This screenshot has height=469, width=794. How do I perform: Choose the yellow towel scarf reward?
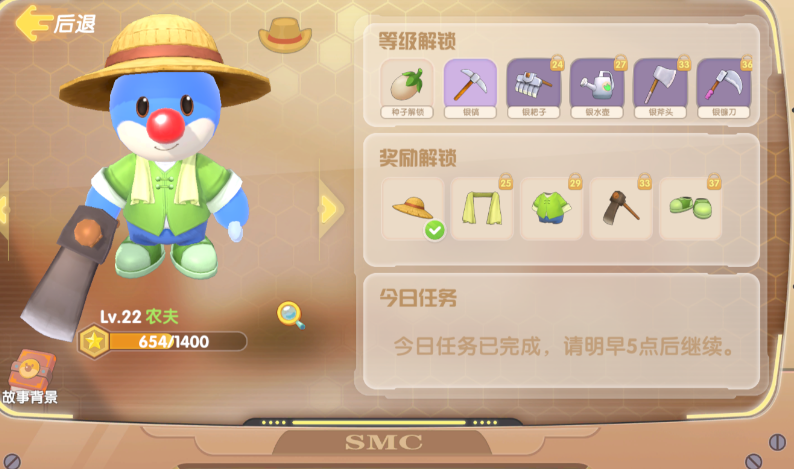[481, 208]
